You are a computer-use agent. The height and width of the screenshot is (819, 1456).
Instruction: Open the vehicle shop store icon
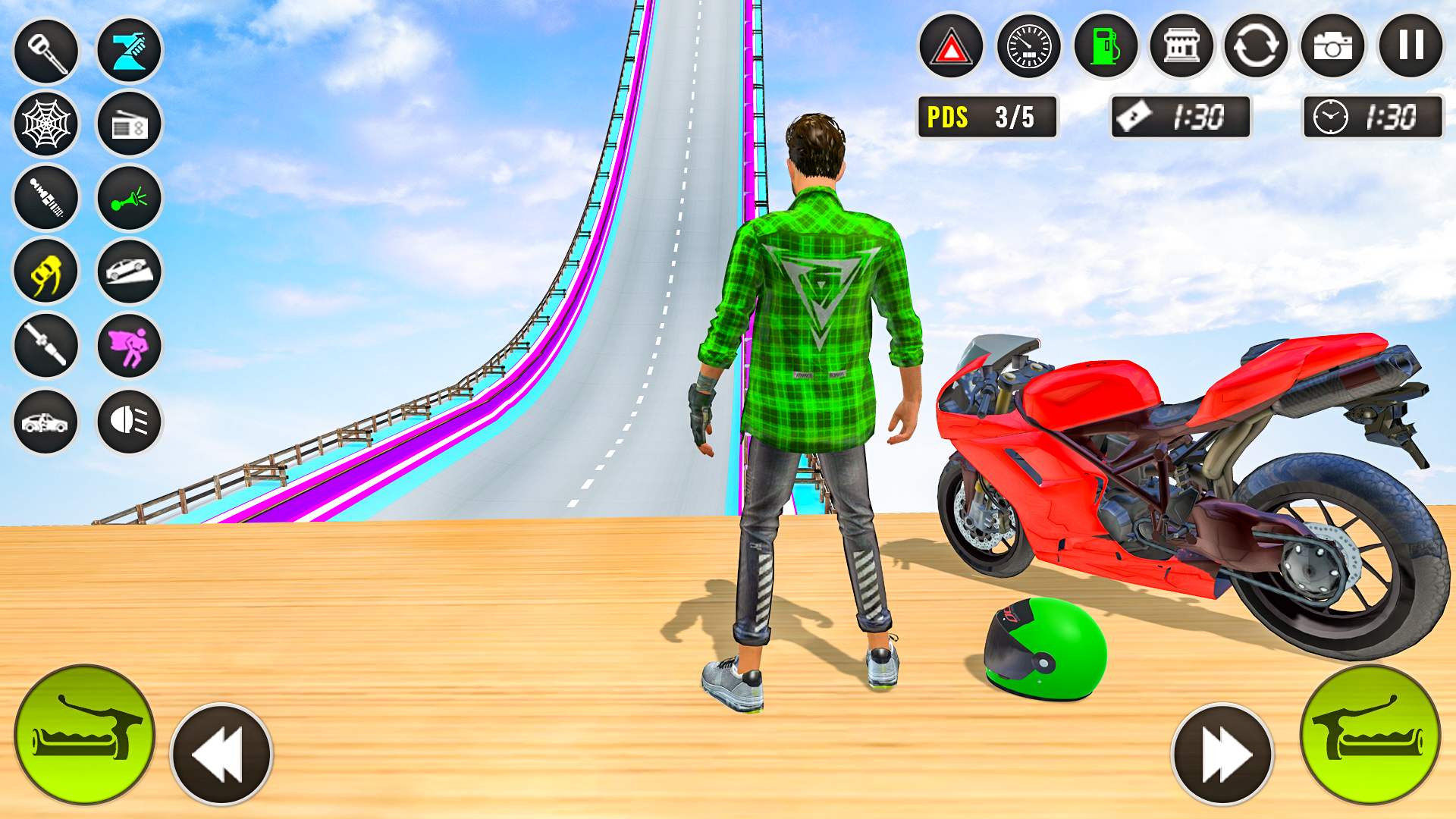pos(1183,47)
